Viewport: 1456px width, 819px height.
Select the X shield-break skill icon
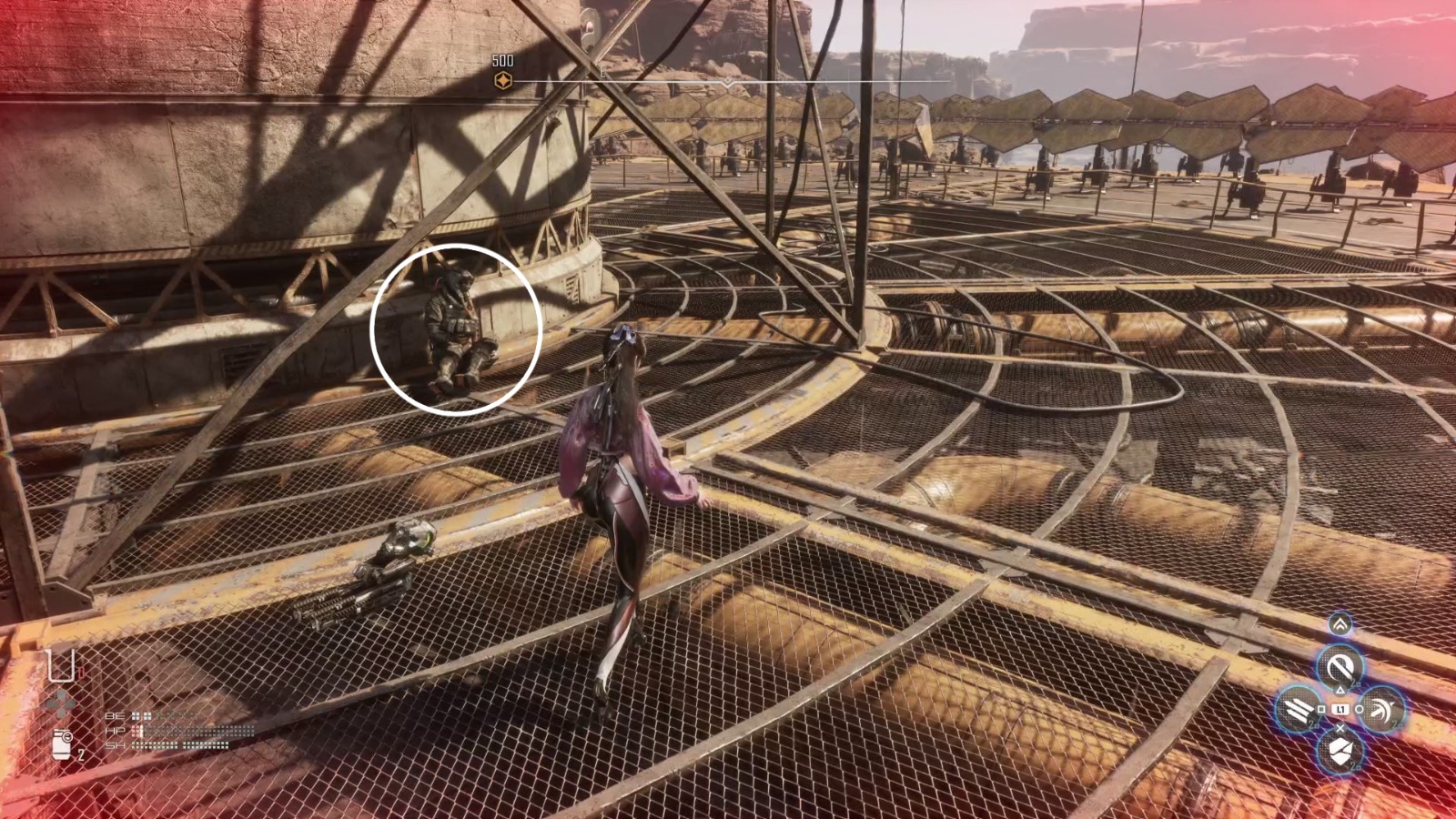pos(1340,750)
